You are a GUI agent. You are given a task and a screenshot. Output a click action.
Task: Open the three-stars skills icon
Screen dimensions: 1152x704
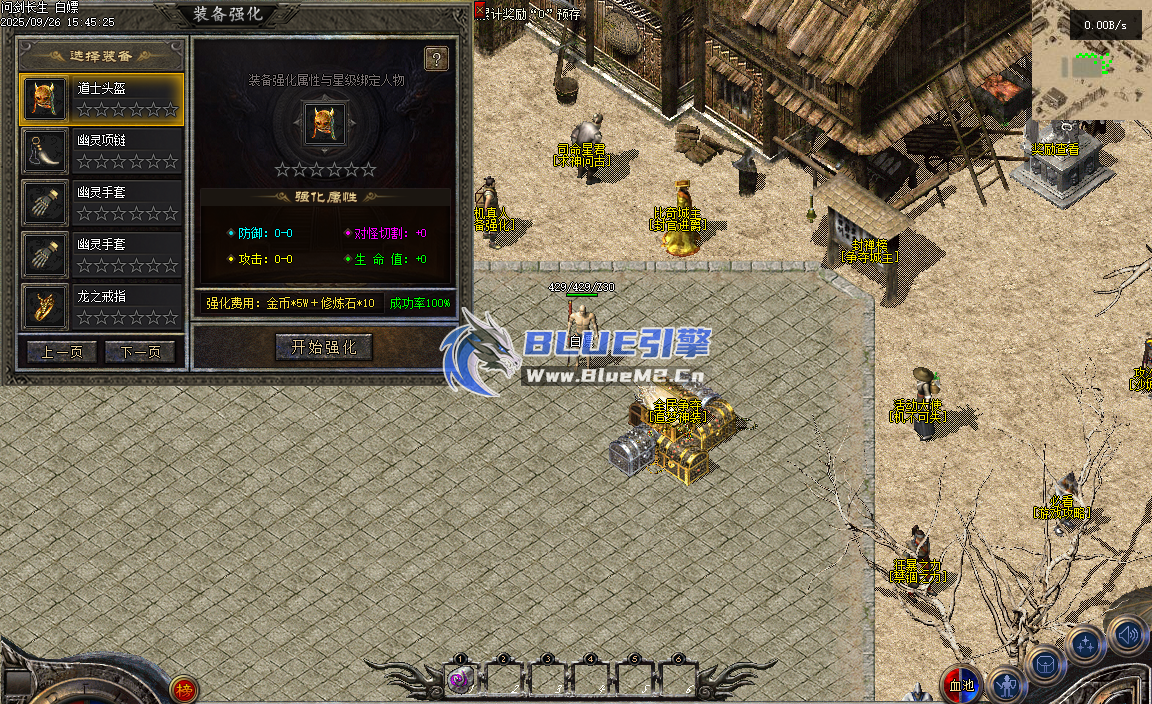pyautogui.click(x=1085, y=644)
